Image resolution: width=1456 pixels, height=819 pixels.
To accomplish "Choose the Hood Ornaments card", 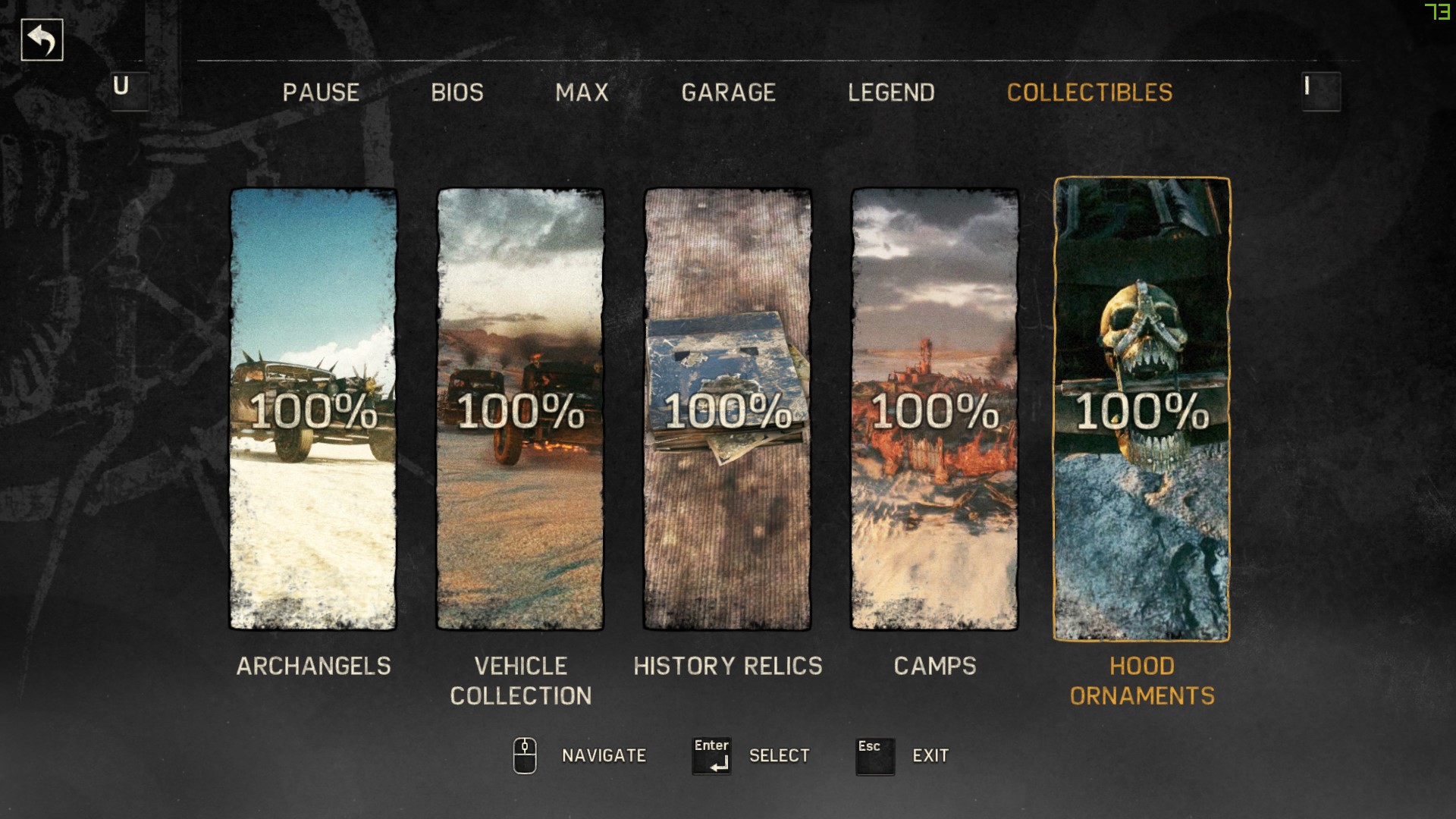I will tap(1141, 409).
